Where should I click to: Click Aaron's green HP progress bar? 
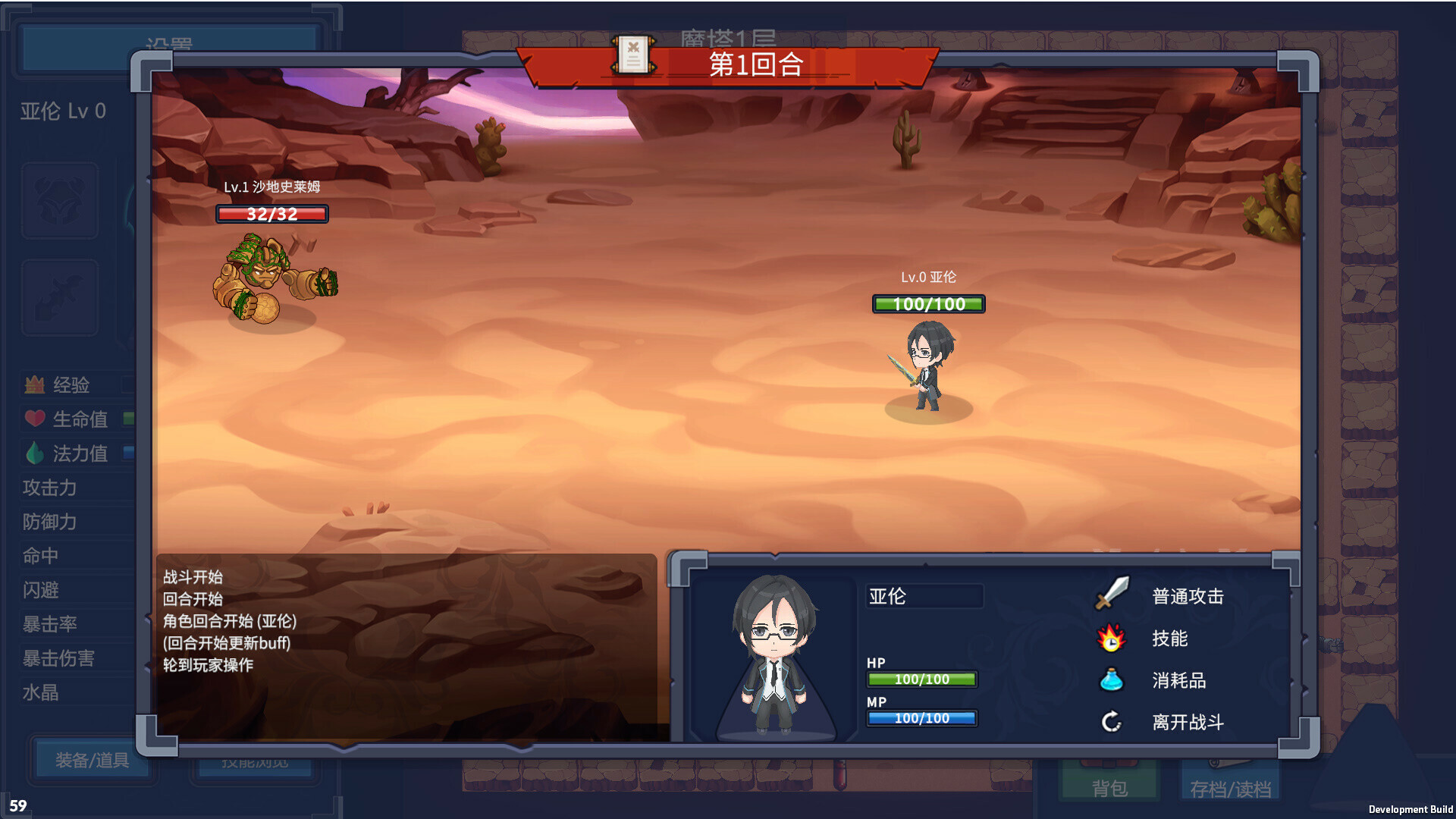[922, 679]
